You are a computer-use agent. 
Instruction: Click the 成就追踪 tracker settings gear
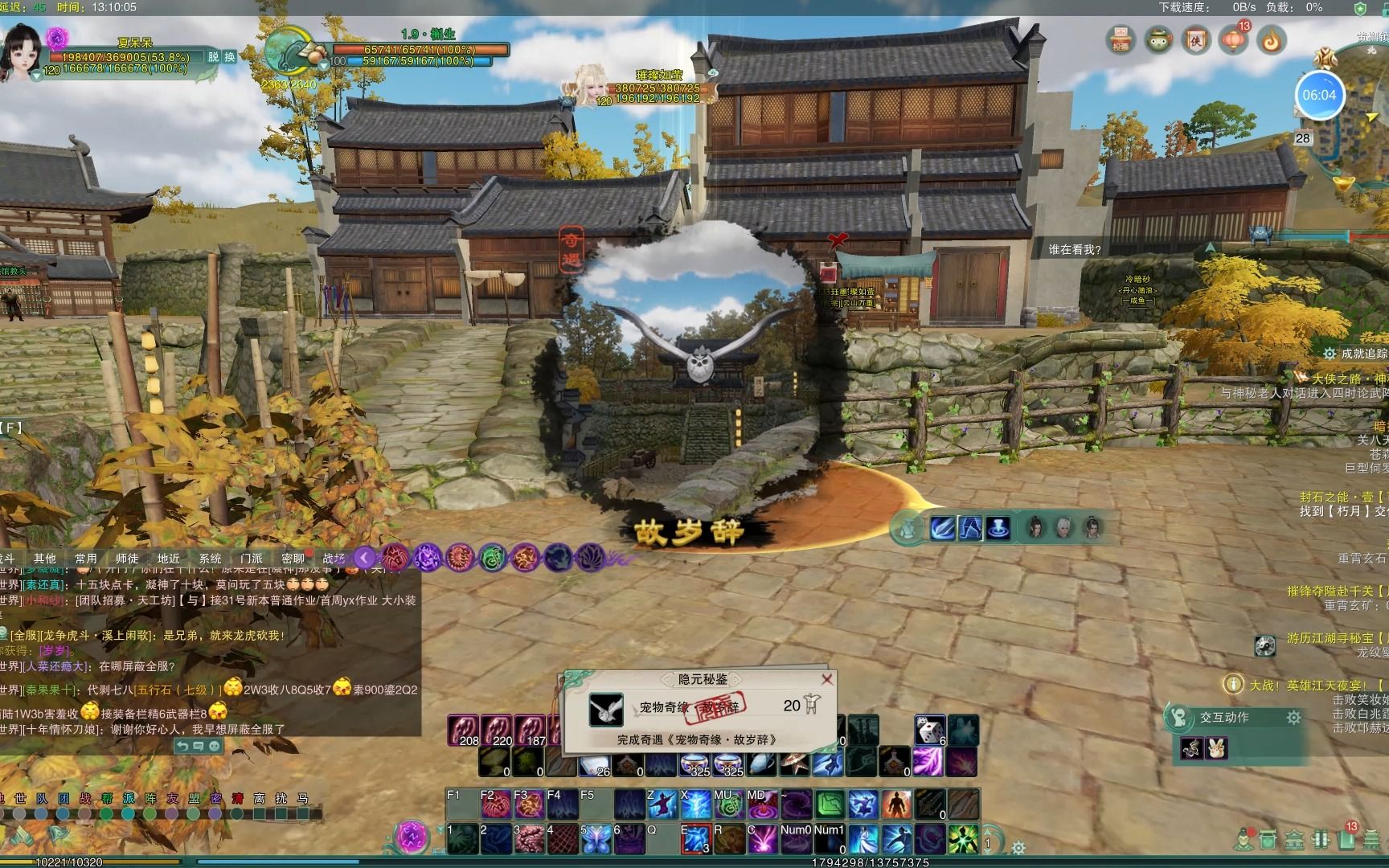click(x=1330, y=354)
